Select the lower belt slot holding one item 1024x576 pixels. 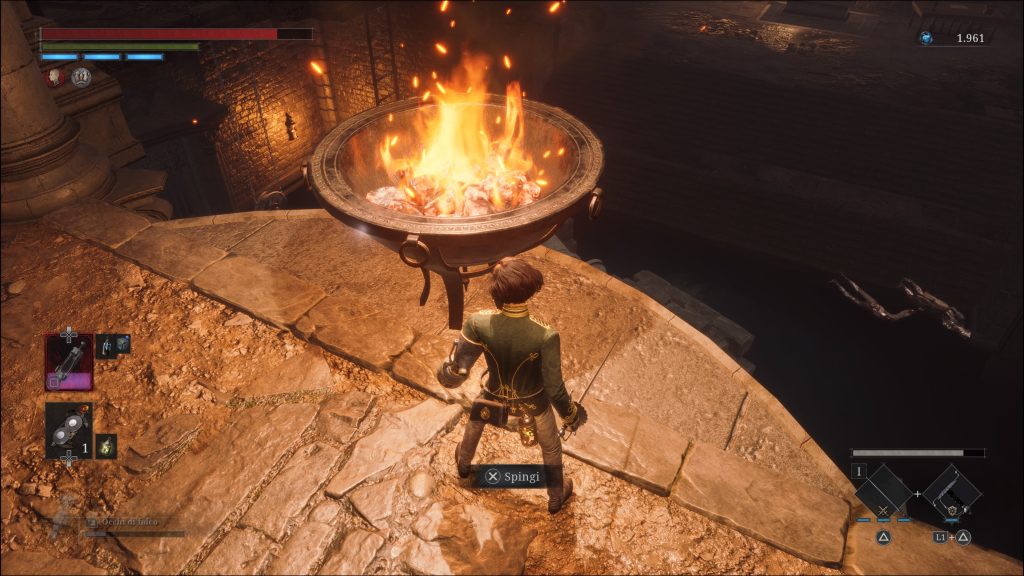pos(69,430)
